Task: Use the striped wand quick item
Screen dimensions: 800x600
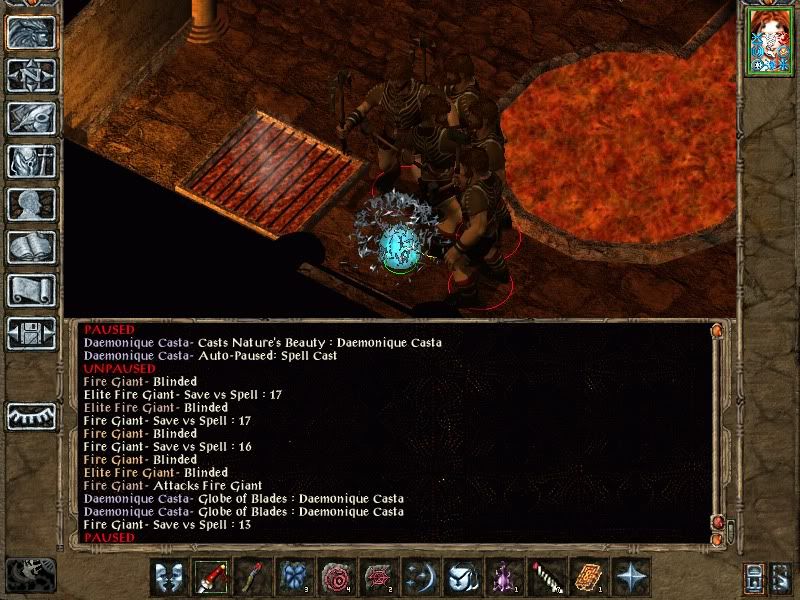Action: click(x=547, y=577)
